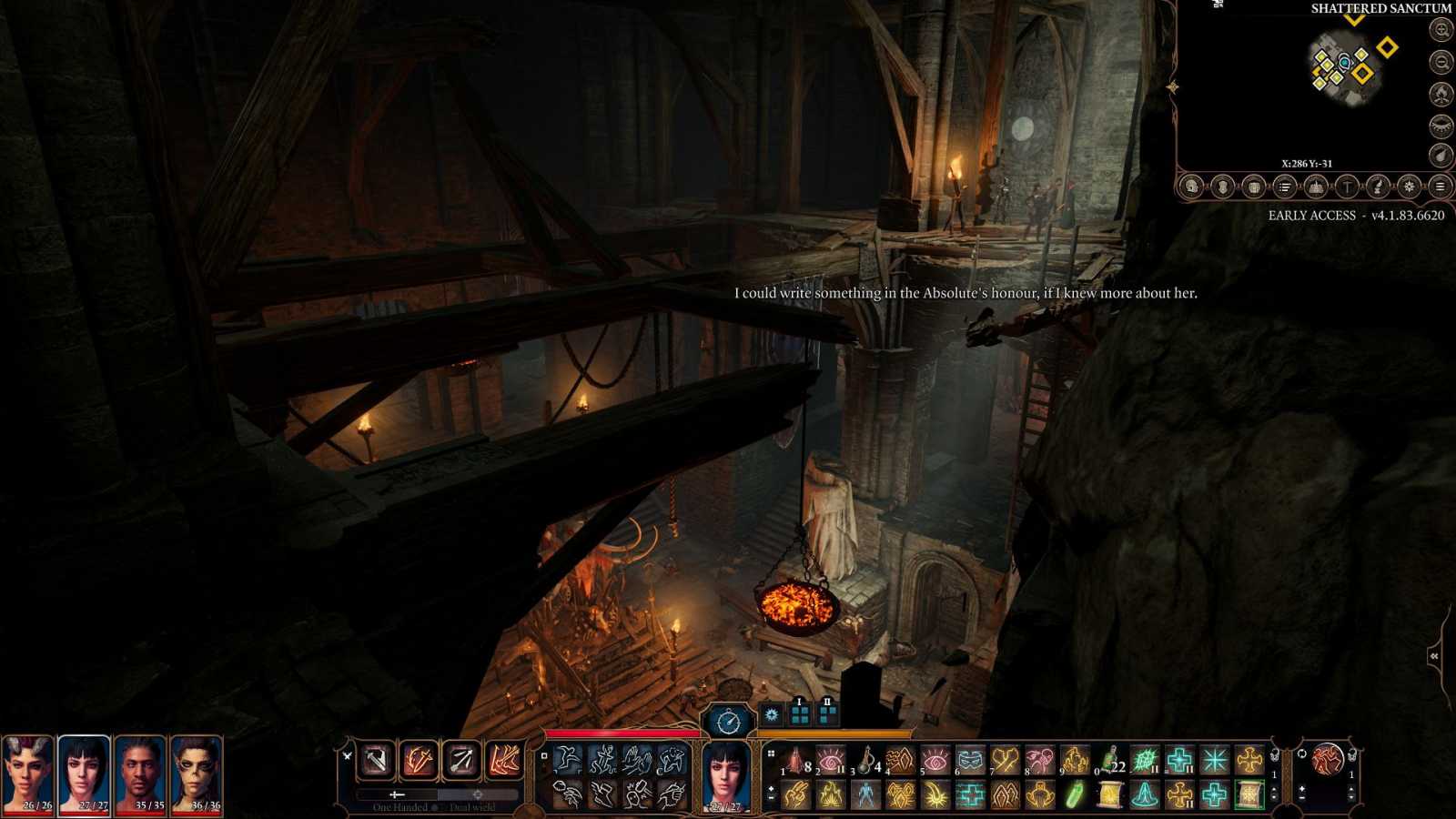The image size is (1456, 819).
Task: Use the green potion bottle in slot 0
Action: [1110, 760]
